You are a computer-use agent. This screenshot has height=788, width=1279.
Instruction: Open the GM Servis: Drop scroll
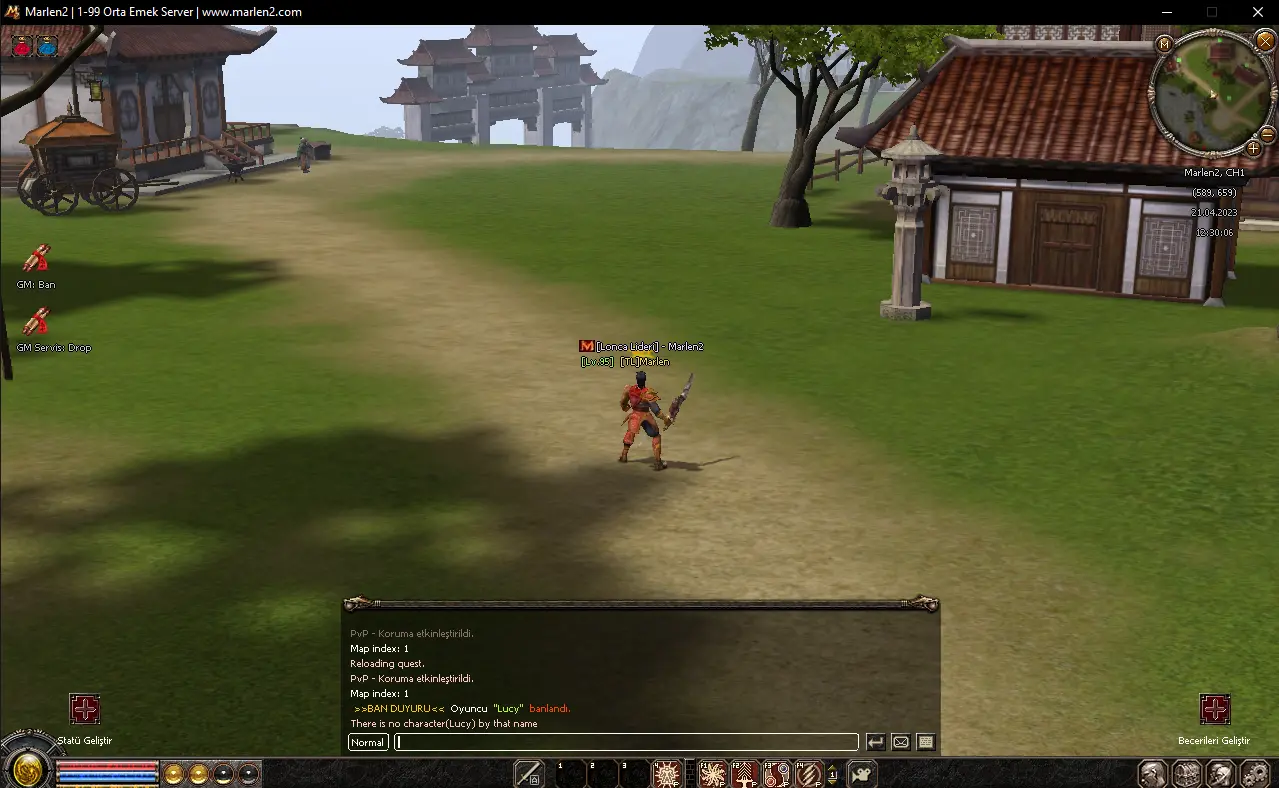pos(36,321)
